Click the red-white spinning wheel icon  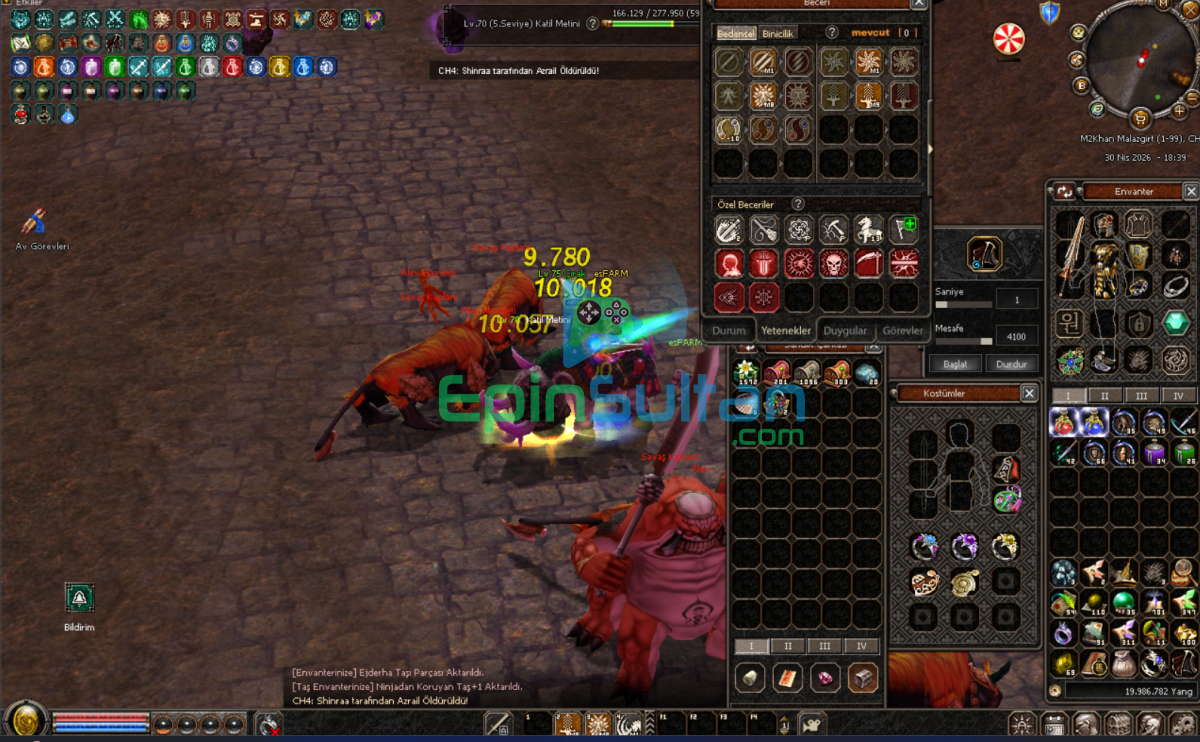pos(1008,39)
